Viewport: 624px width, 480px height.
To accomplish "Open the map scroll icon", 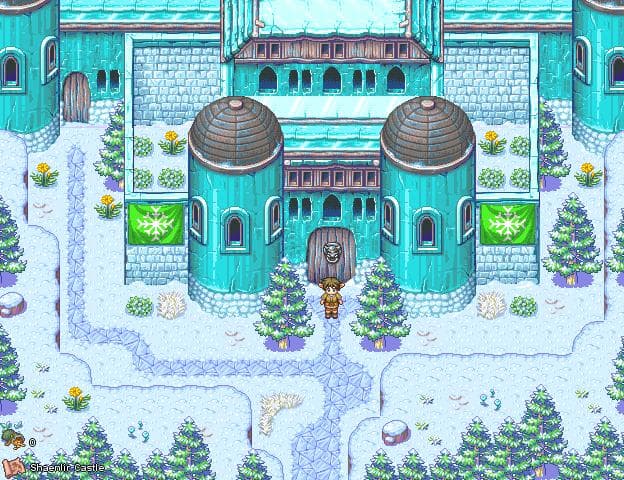I will pos(13,465).
